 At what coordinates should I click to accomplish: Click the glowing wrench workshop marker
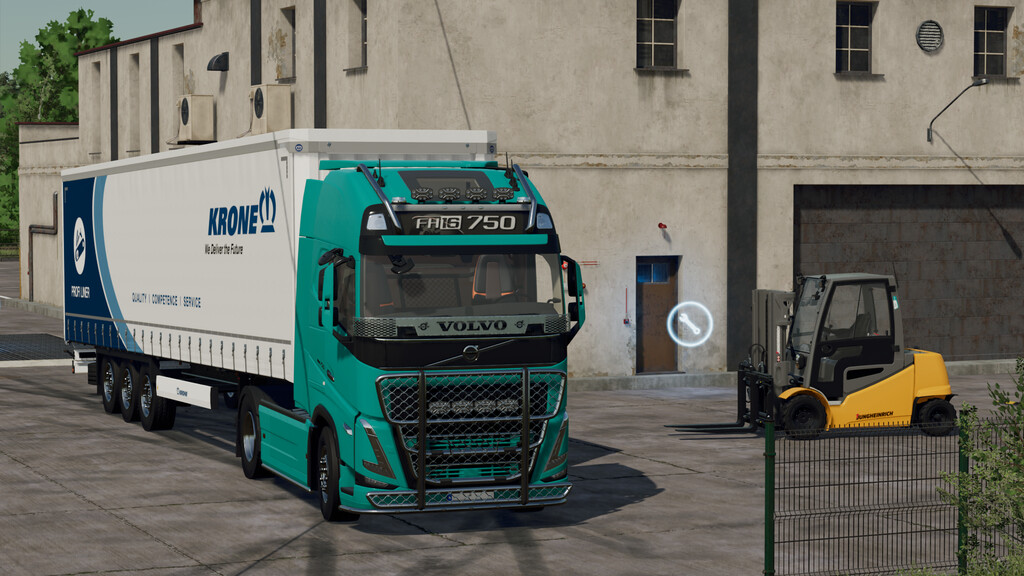690,324
